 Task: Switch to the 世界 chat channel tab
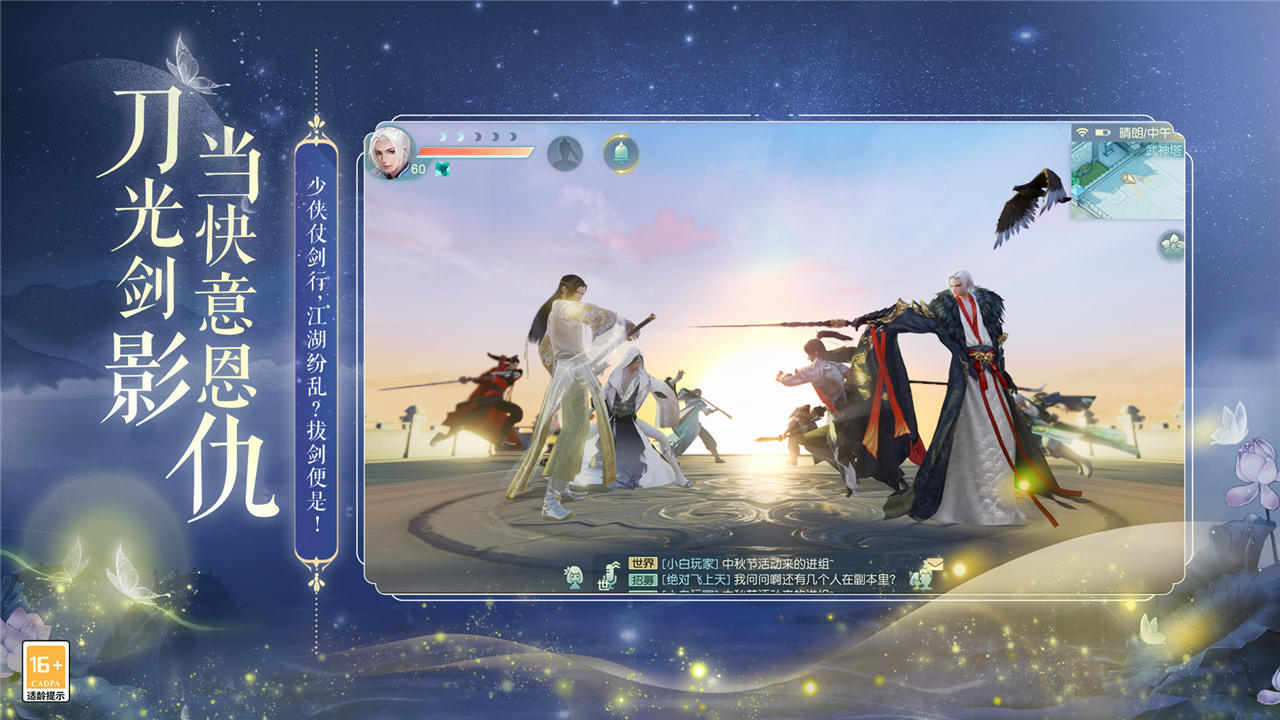643,562
